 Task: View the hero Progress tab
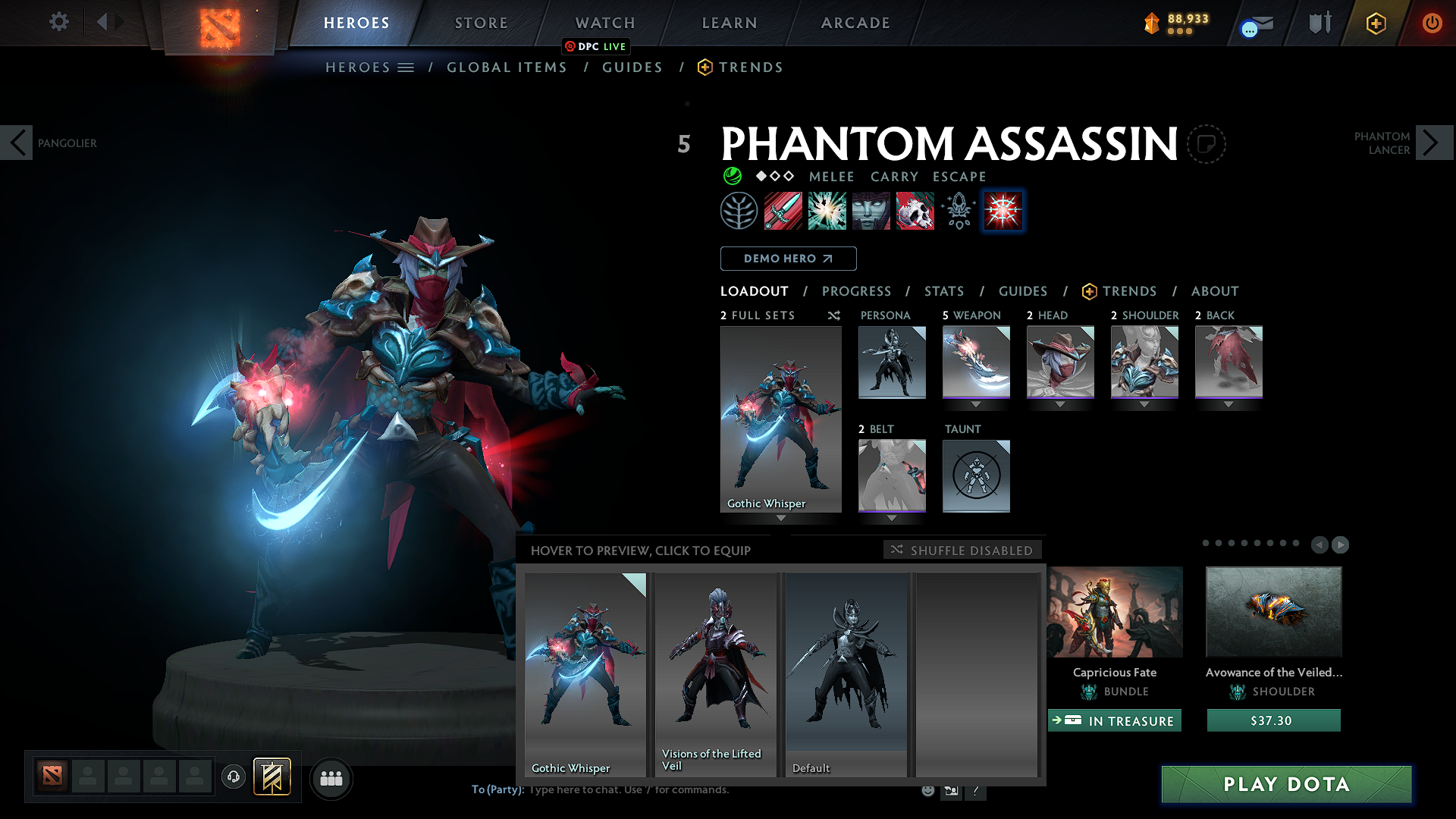pyautogui.click(x=856, y=291)
